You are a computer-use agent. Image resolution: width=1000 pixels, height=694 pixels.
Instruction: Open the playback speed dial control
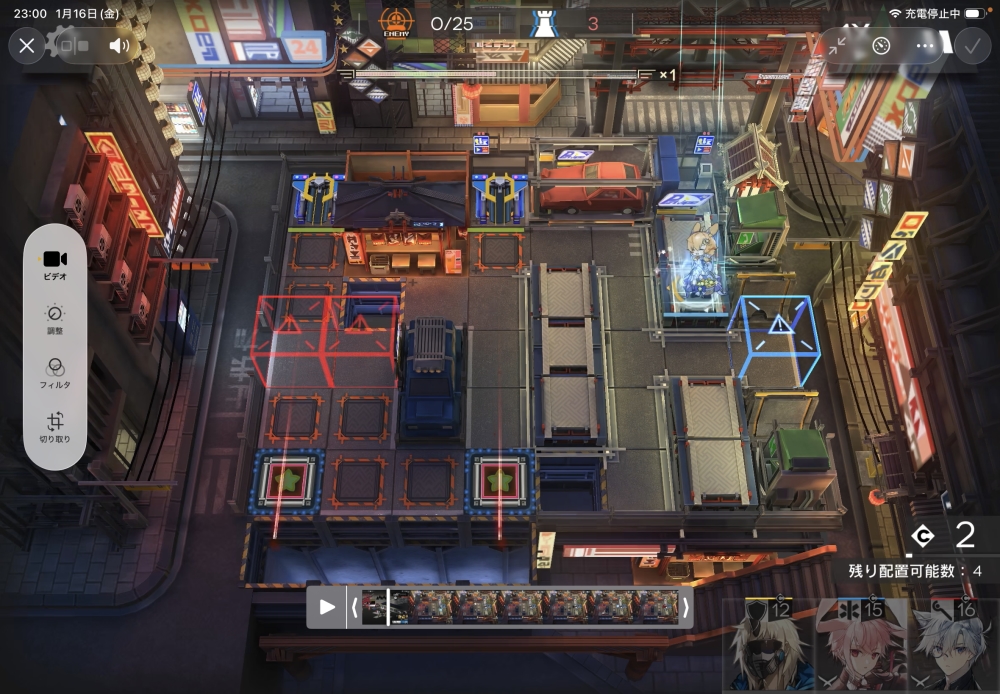[881, 46]
